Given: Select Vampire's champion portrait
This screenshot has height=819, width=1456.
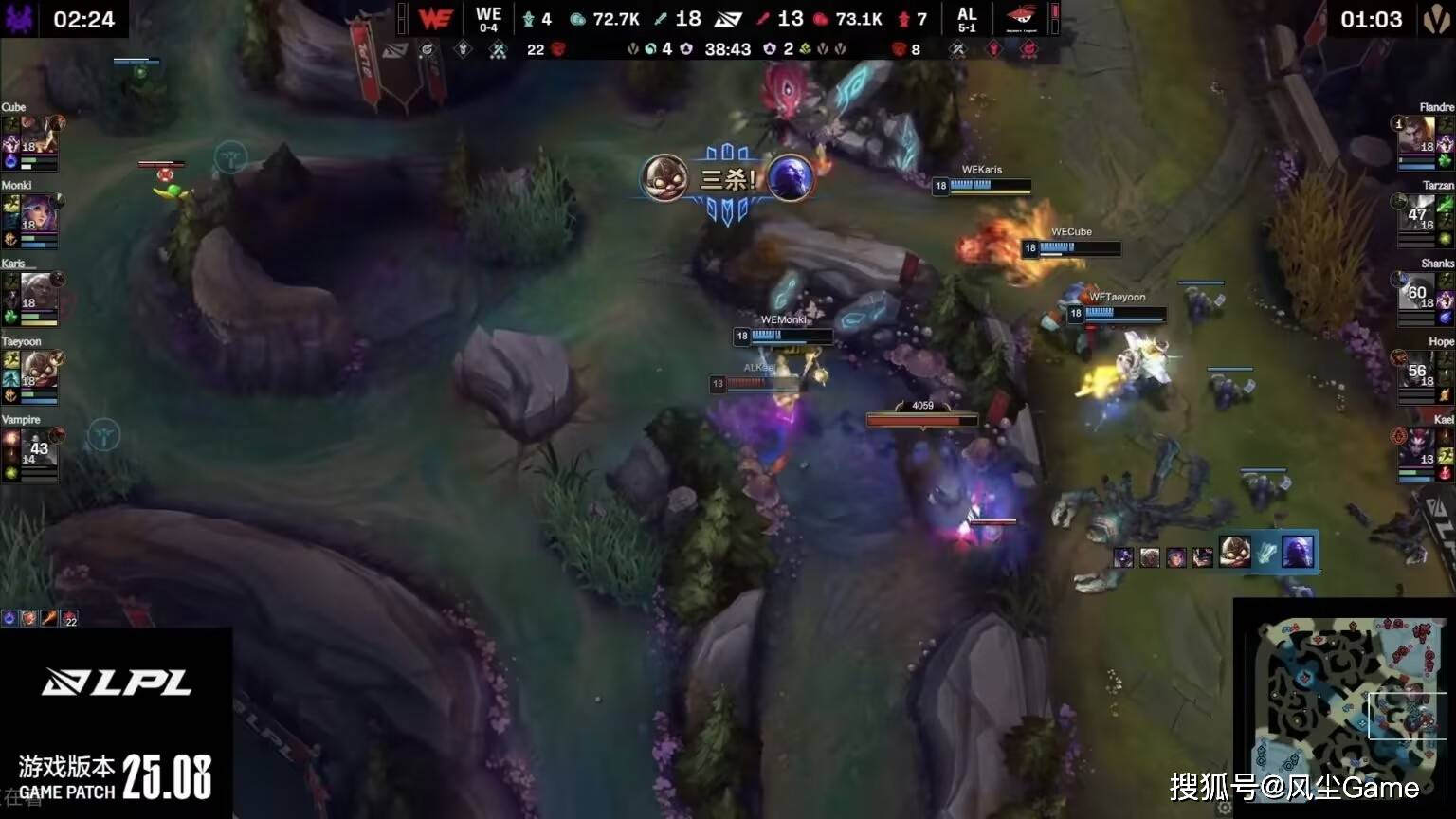Looking at the screenshot, I should pos(38,447).
